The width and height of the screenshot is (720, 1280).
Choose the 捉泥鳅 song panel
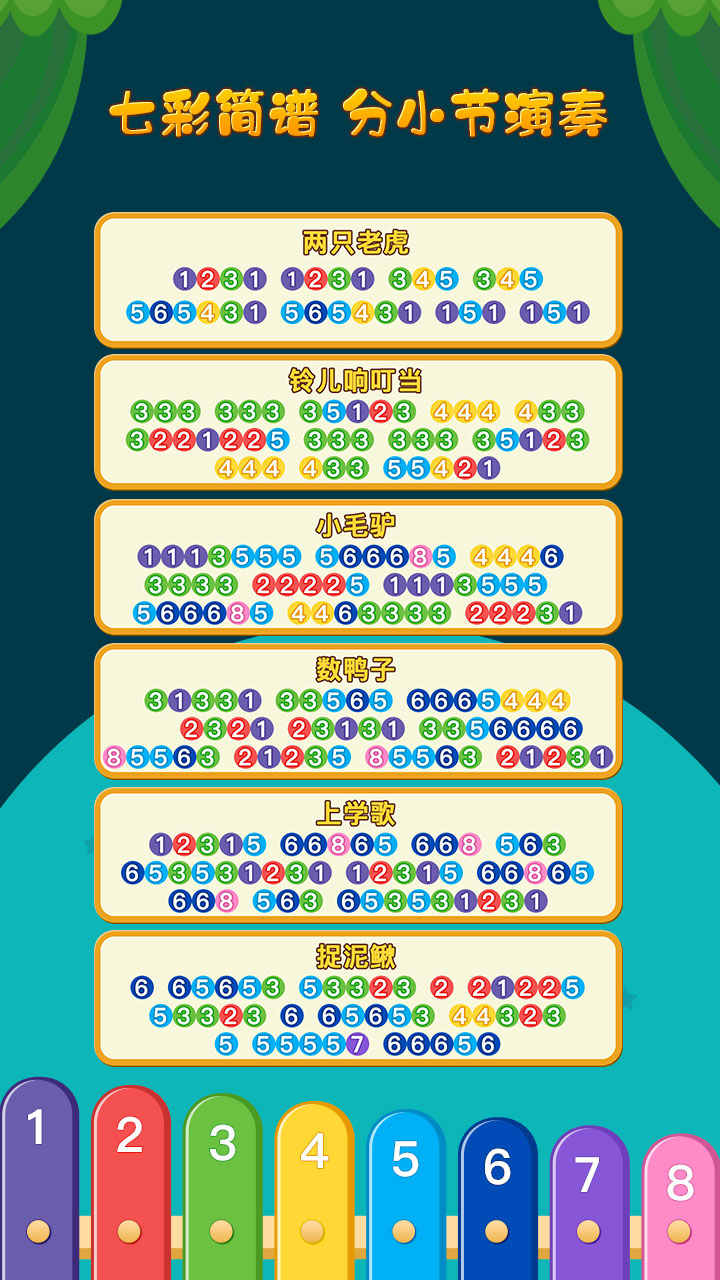click(358, 998)
